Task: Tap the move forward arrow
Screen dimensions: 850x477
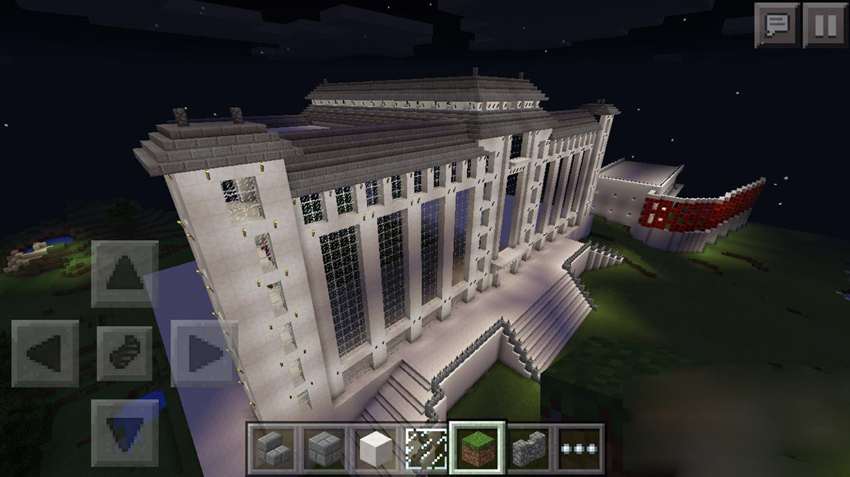Action: click(x=124, y=273)
